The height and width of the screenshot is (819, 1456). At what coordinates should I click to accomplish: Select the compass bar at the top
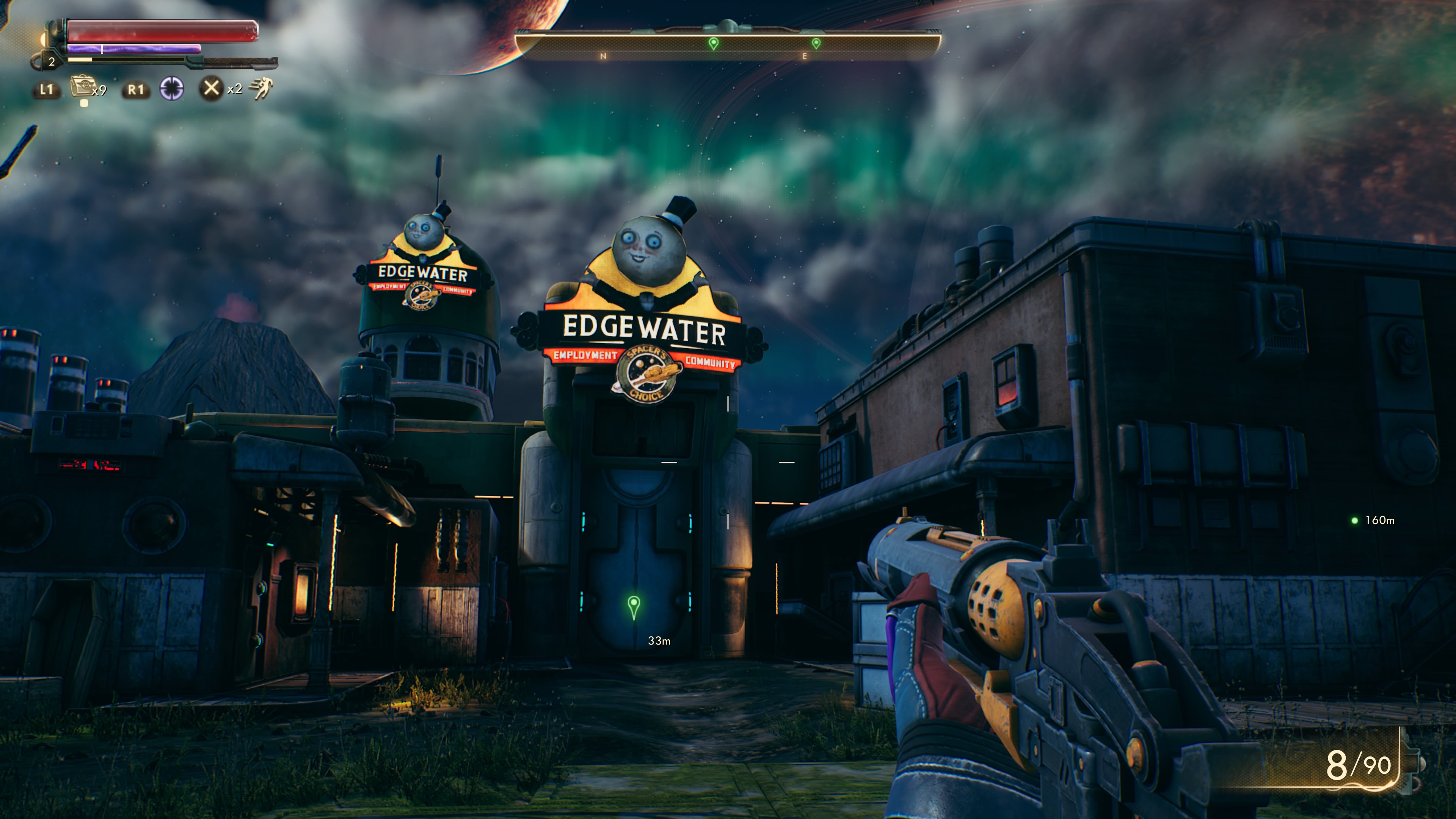pyautogui.click(x=728, y=44)
